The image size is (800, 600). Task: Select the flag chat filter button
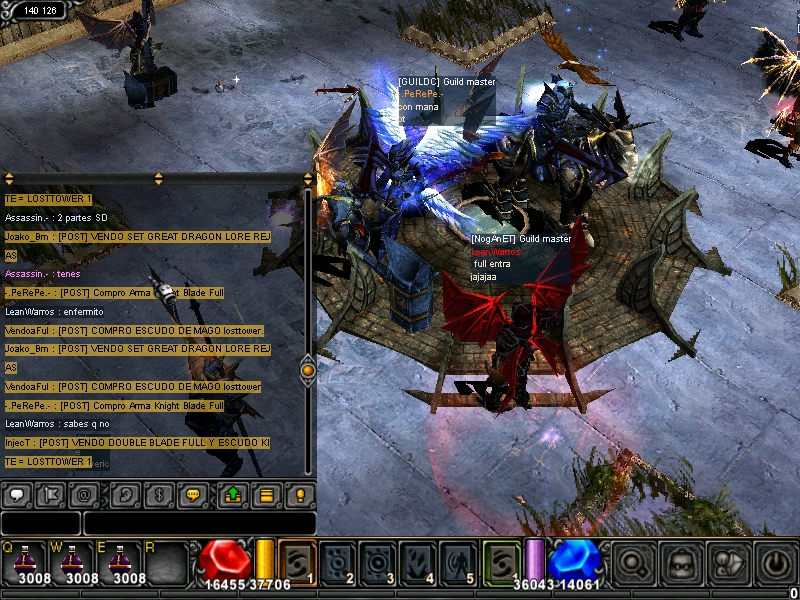pyautogui.click(x=51, y=494)
